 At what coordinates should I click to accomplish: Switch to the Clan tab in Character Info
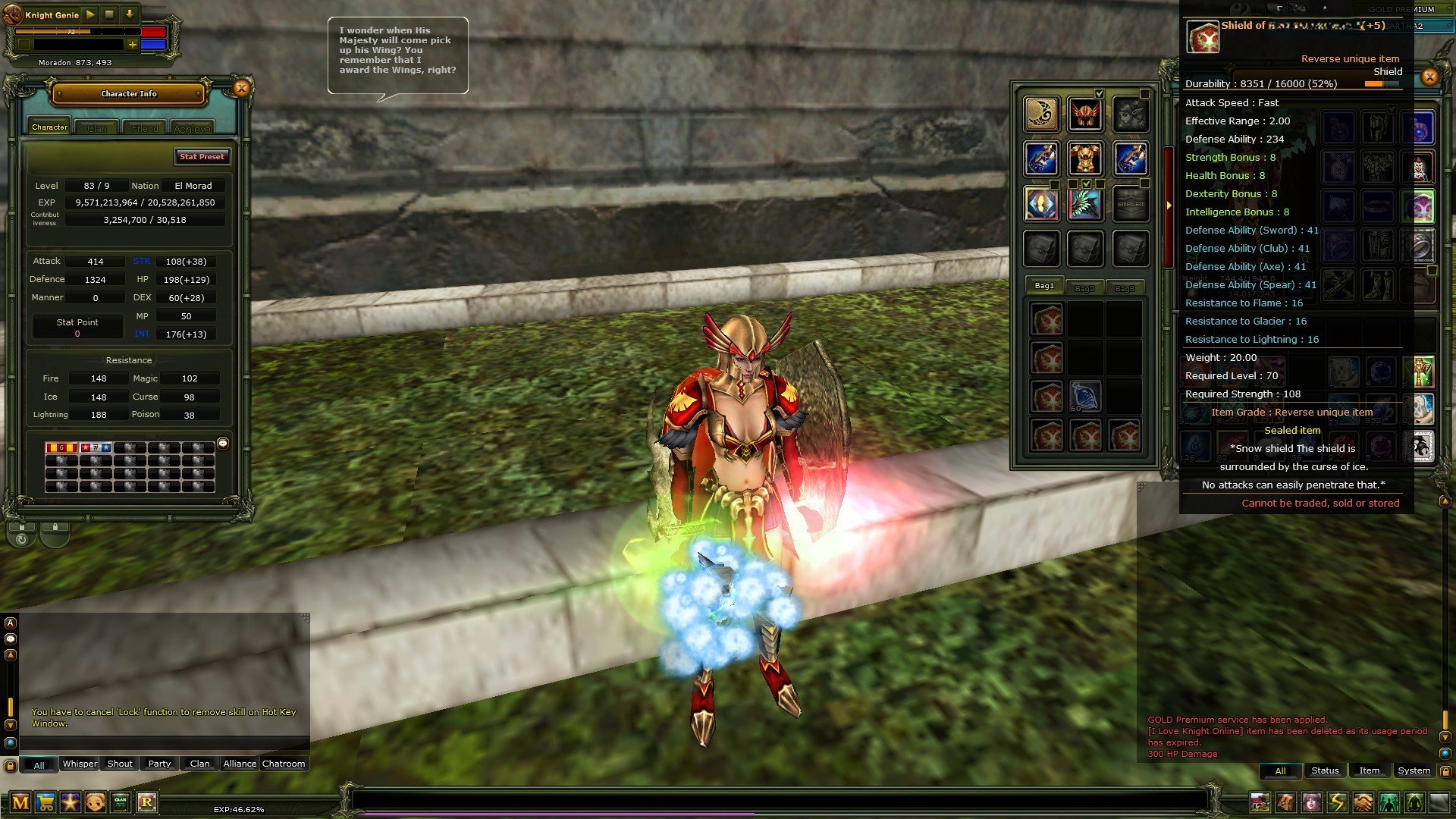coord(97,128)
